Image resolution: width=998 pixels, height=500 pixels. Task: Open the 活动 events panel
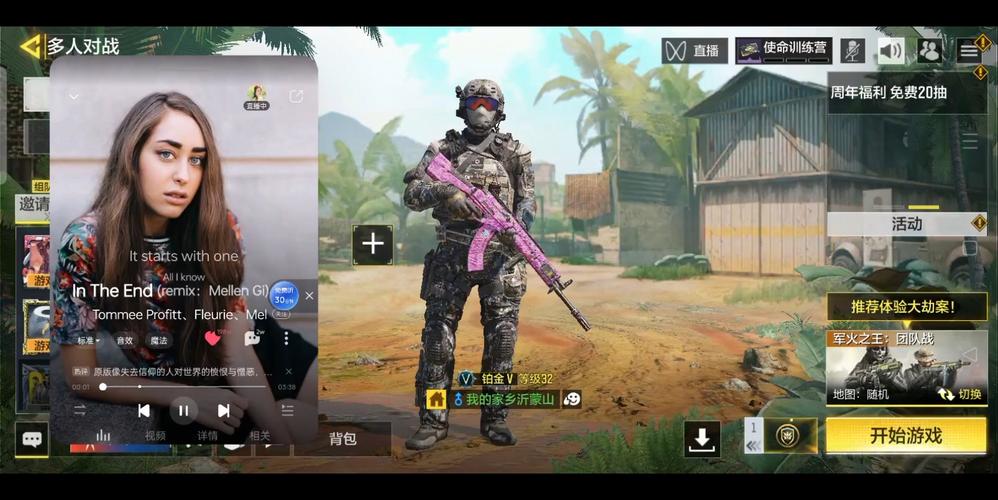pyautogui.click(x=906, y=224)
